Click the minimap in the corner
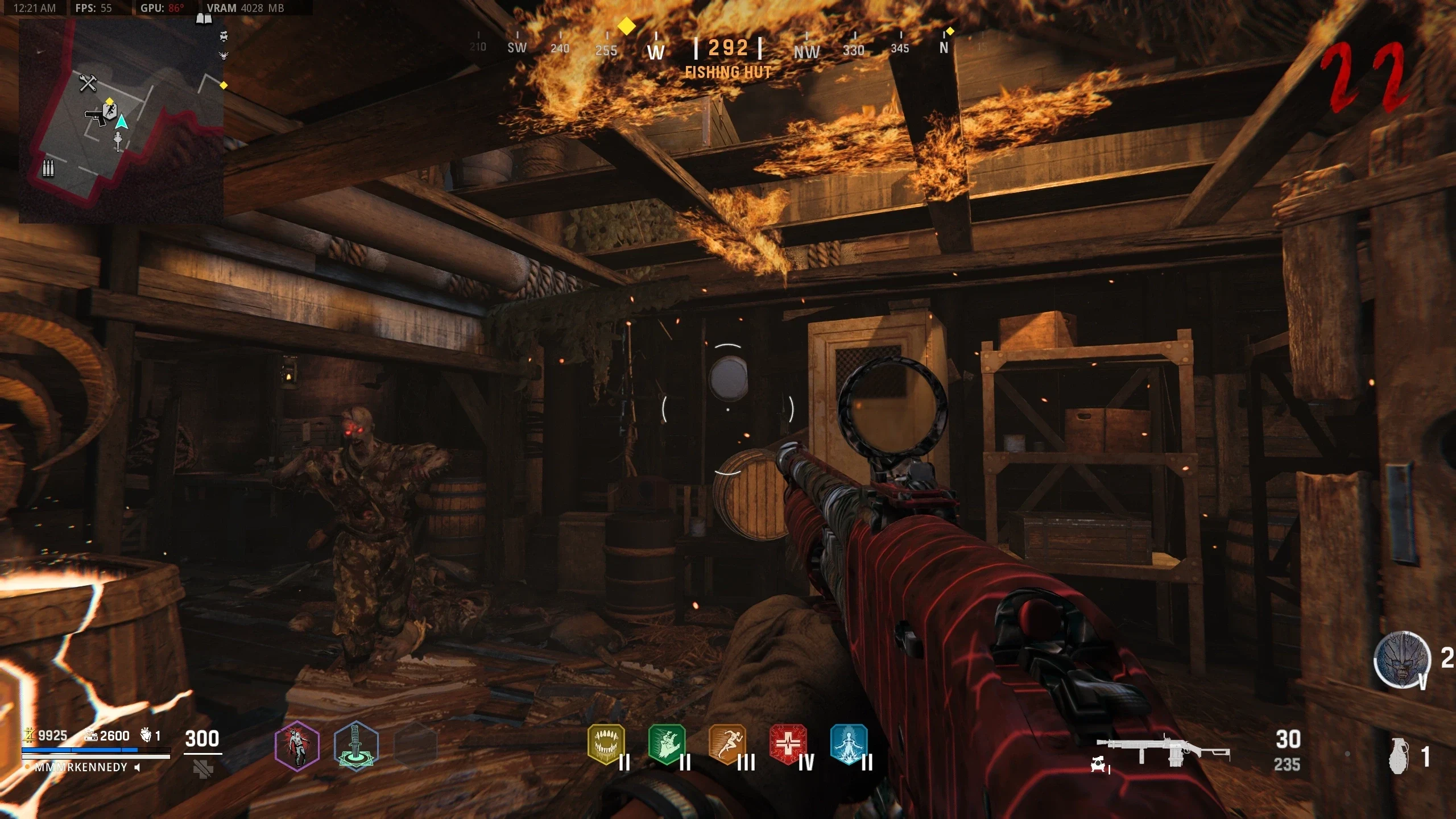 [121, 121]
